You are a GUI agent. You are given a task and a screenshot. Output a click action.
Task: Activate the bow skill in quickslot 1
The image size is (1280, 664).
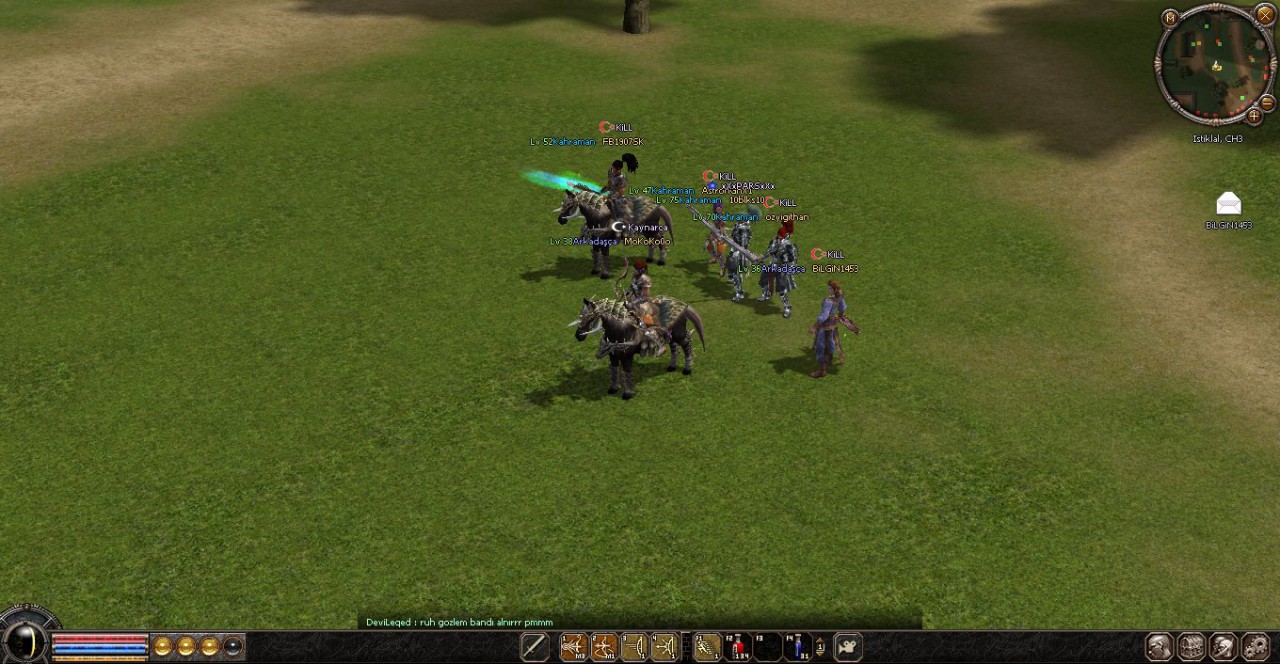point(573,647)
